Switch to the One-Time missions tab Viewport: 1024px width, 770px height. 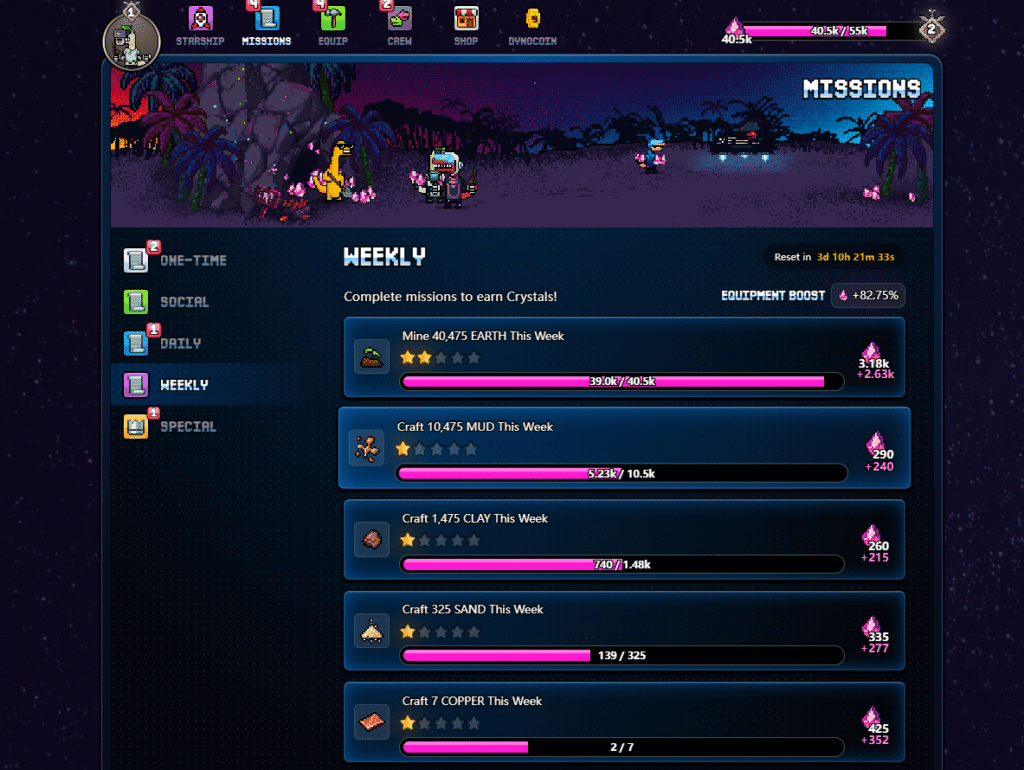[x=177, y=261]
